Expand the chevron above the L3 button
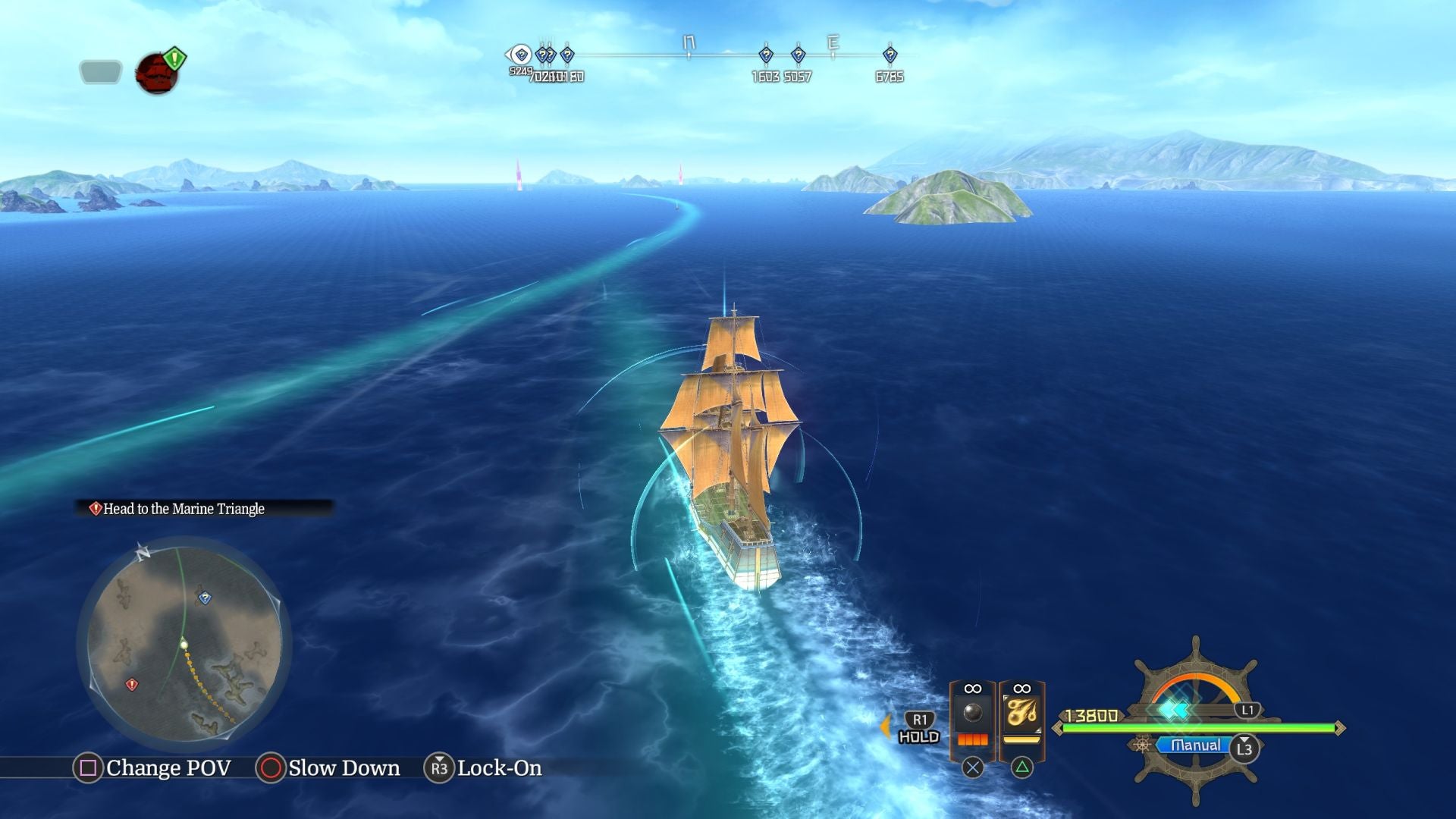Viewport: 1456px width, 819px height. [1244, 740]
